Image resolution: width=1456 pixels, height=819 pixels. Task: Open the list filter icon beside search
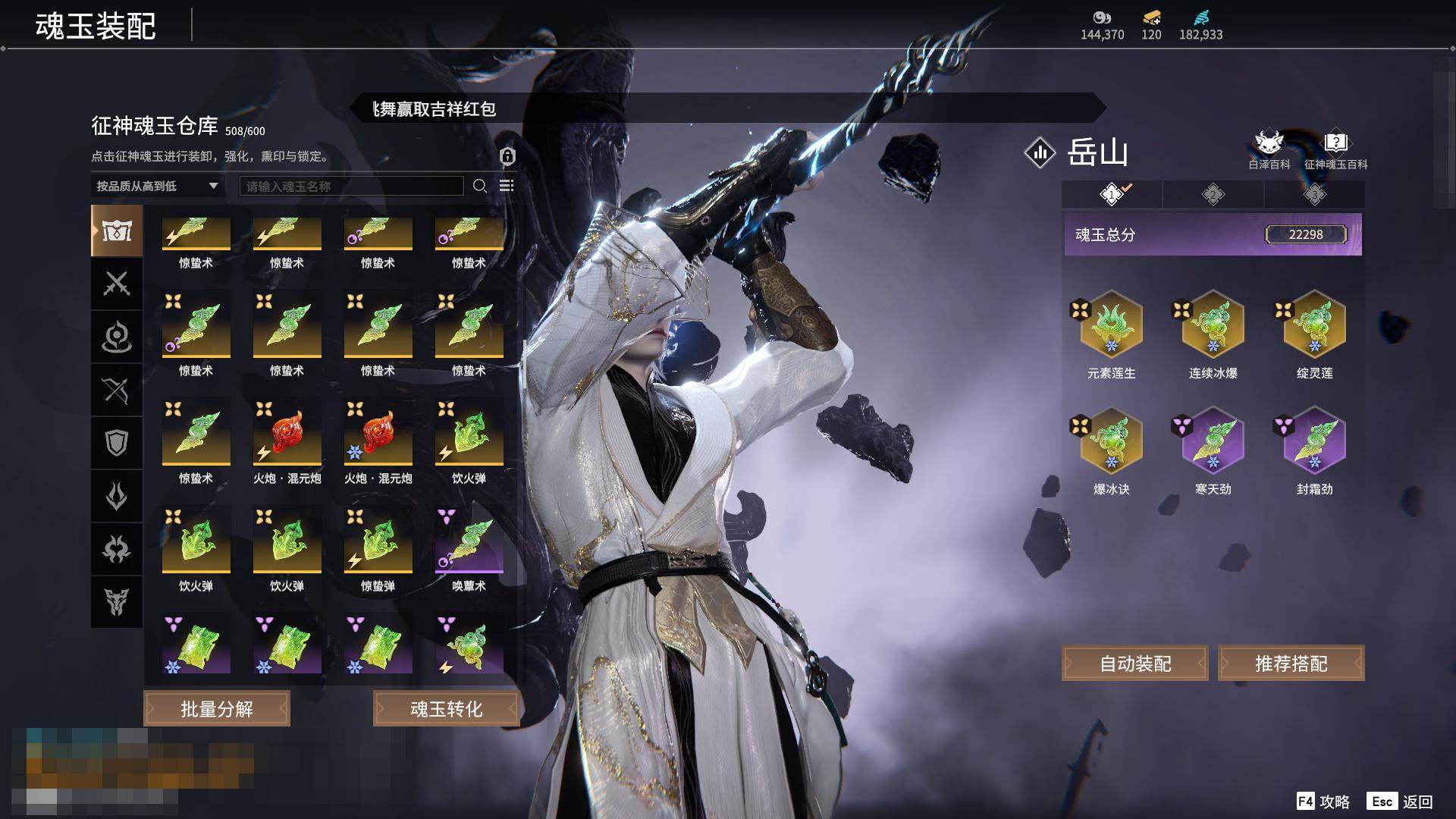point(507,186)
